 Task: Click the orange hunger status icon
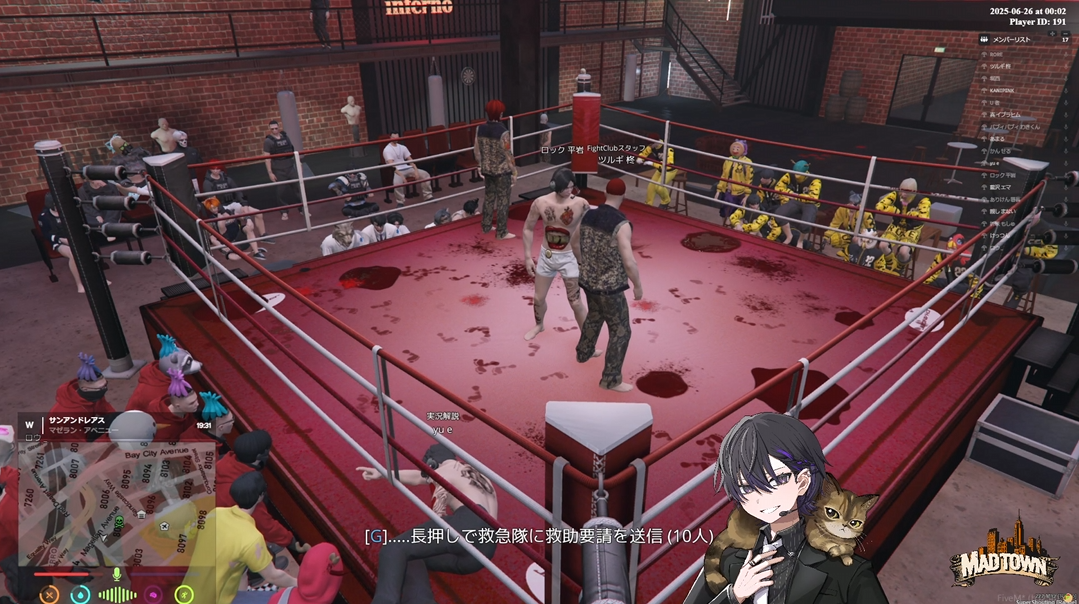(49, 595)
